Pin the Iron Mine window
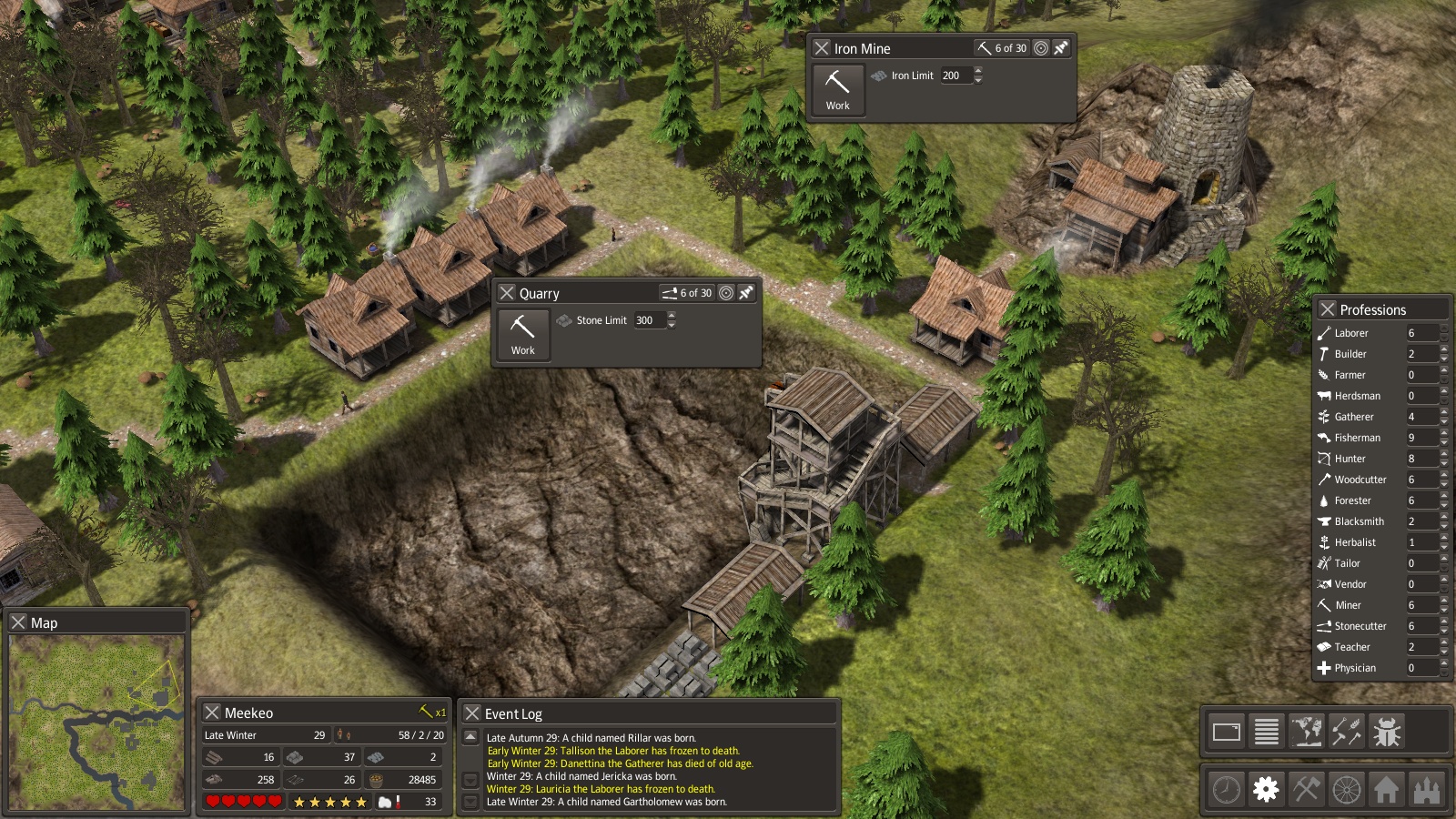Image resolution: width=1456 pixels, height=819 pixels. [1061, 48]
